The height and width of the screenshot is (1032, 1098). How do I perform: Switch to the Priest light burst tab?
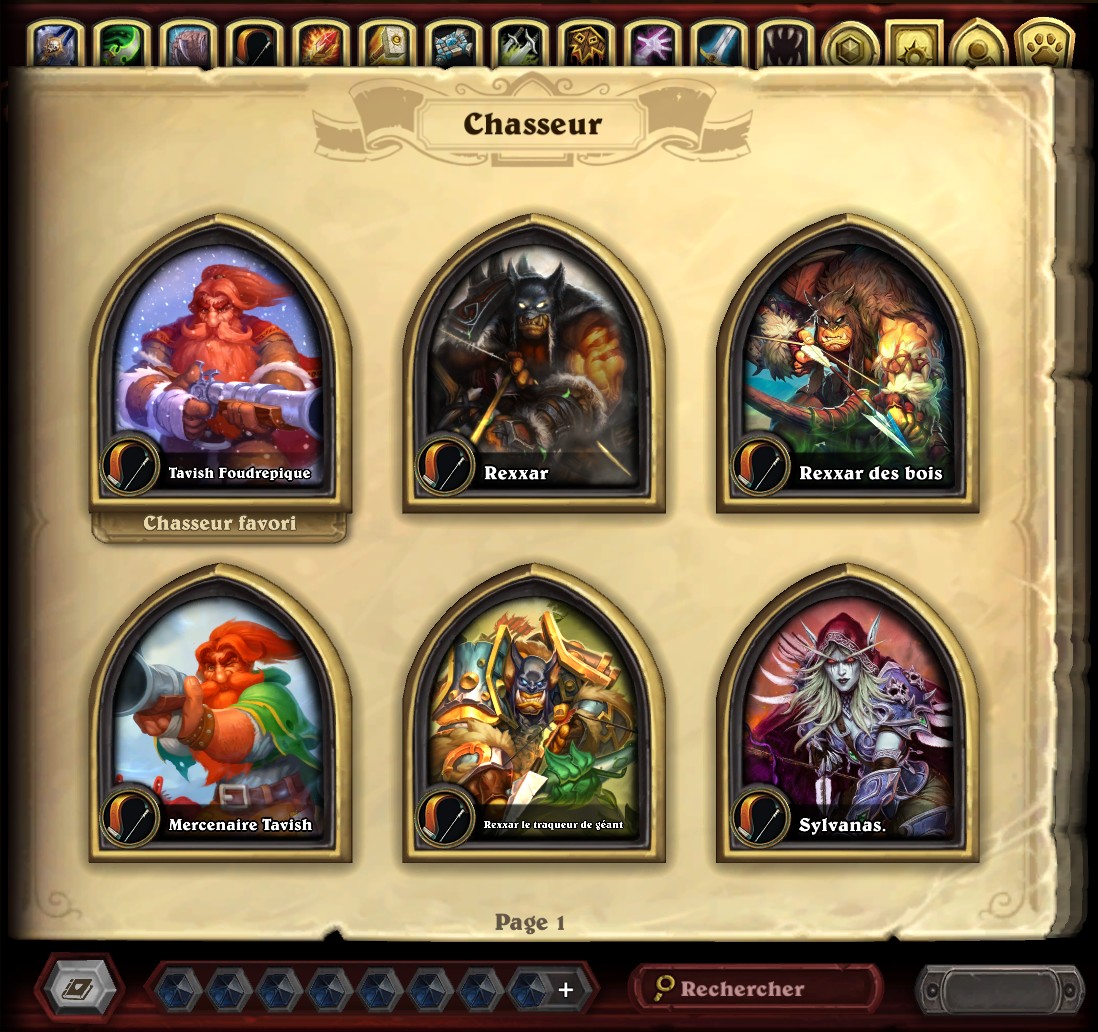pos(650,45)
